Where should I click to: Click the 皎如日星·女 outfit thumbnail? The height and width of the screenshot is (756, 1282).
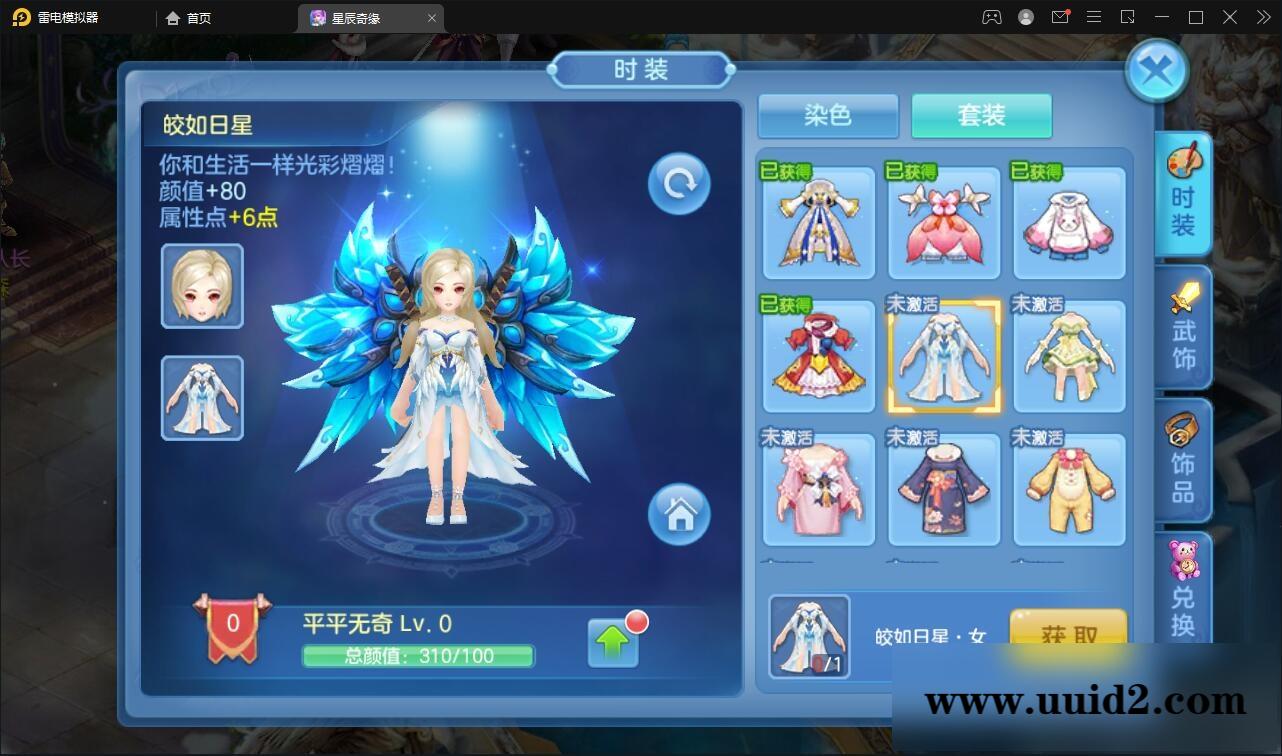pyautogui.click(x=810, y=637)
